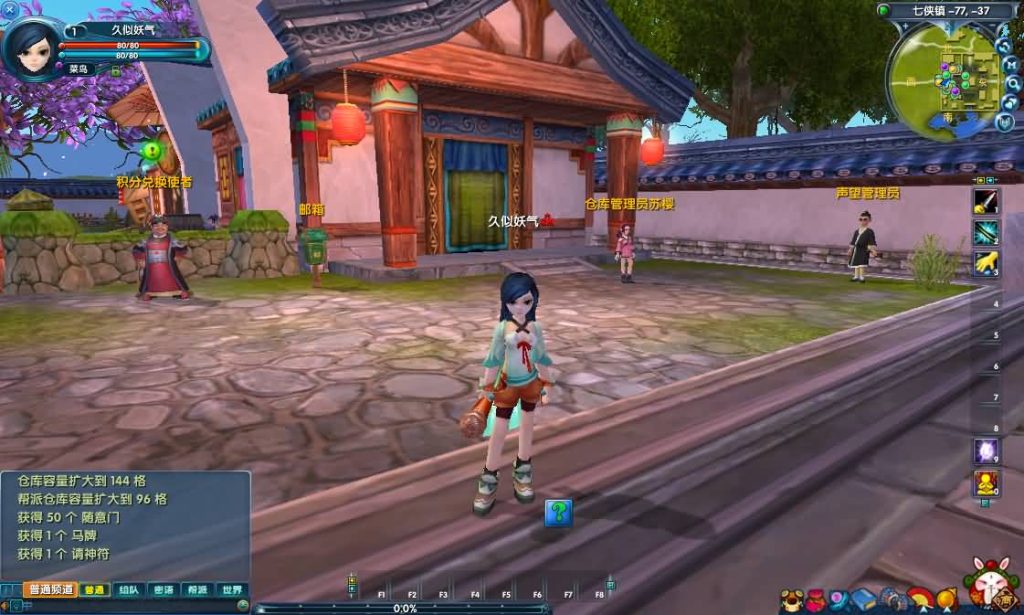Use the blue blade skill in slot 2
This screenshot has height=615, width=1024.
(985, 232)
